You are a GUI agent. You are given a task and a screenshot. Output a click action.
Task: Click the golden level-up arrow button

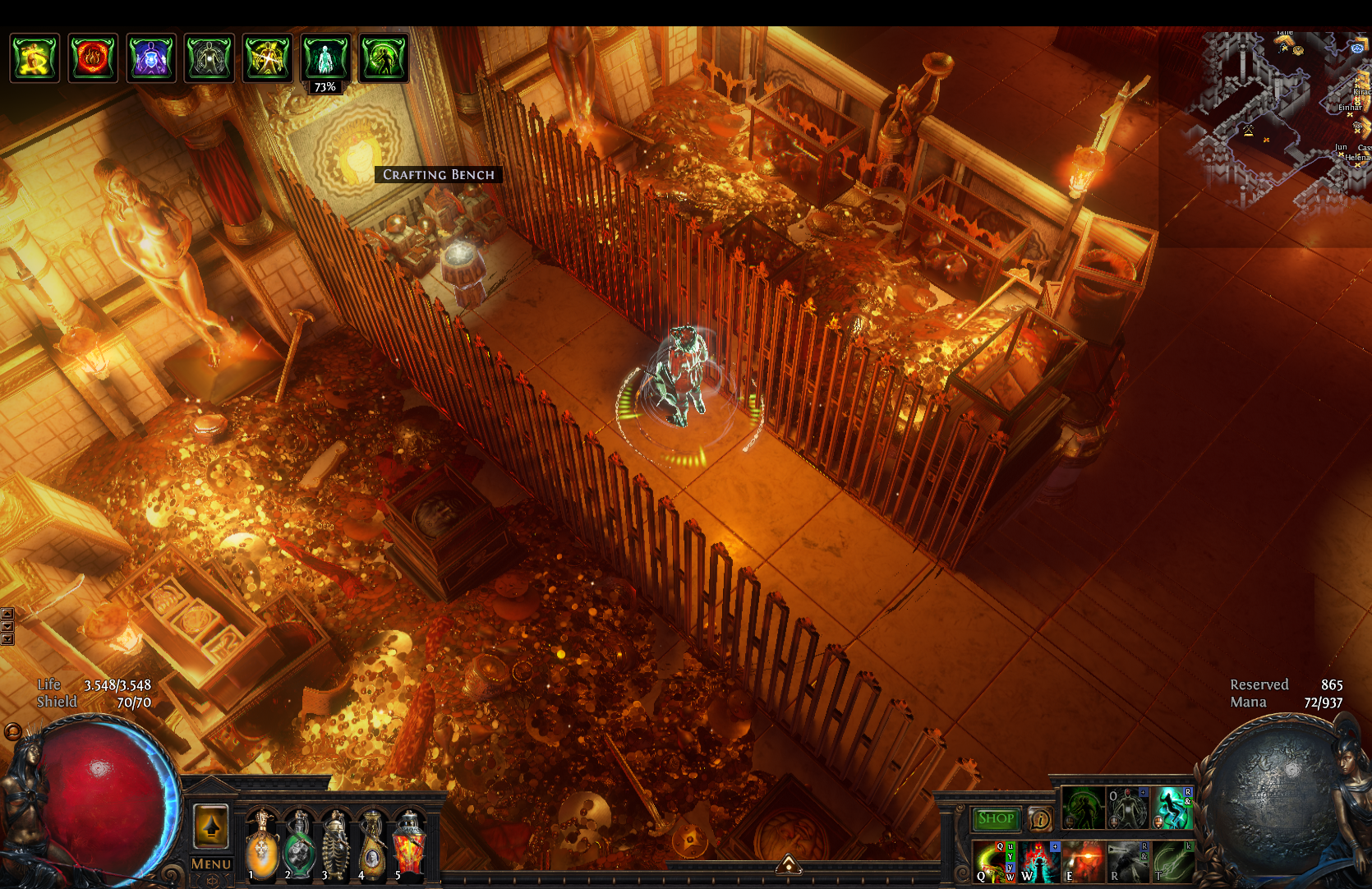tap(211, 825)
